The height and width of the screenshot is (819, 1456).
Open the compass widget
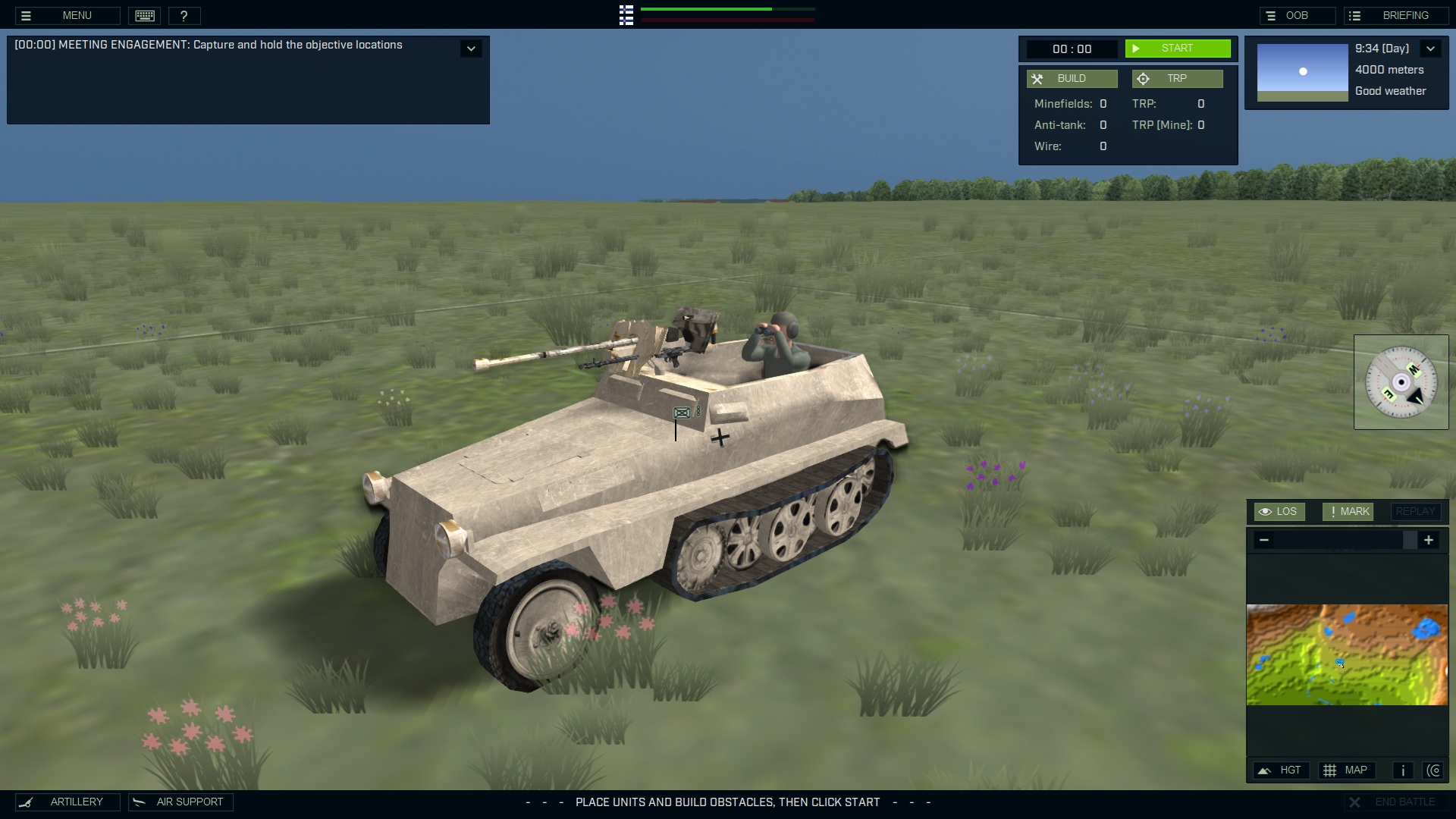tap(1401, 381)
